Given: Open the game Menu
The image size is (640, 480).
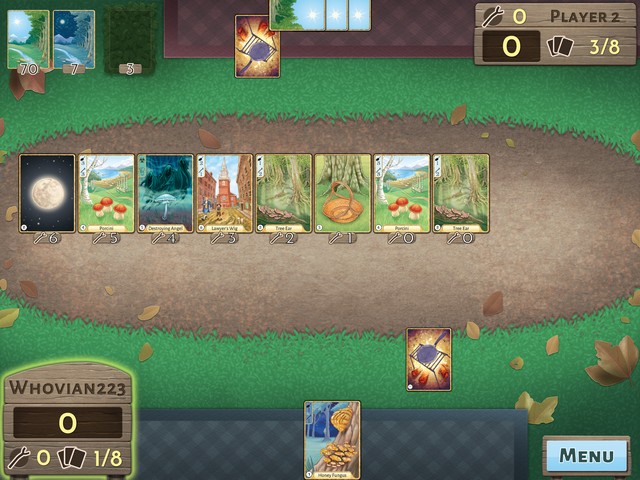Looking at the screenshot, I should click(587, 456).
